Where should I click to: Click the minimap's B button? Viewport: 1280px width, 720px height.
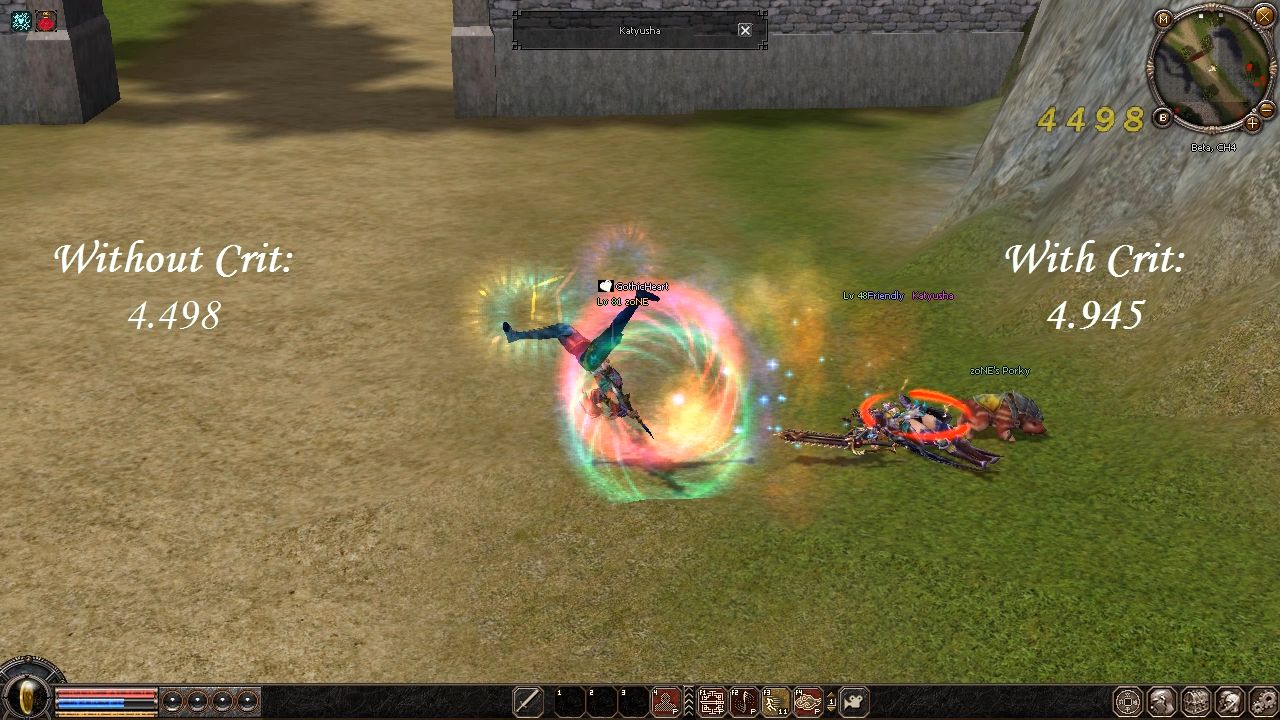coord(1163,118)
